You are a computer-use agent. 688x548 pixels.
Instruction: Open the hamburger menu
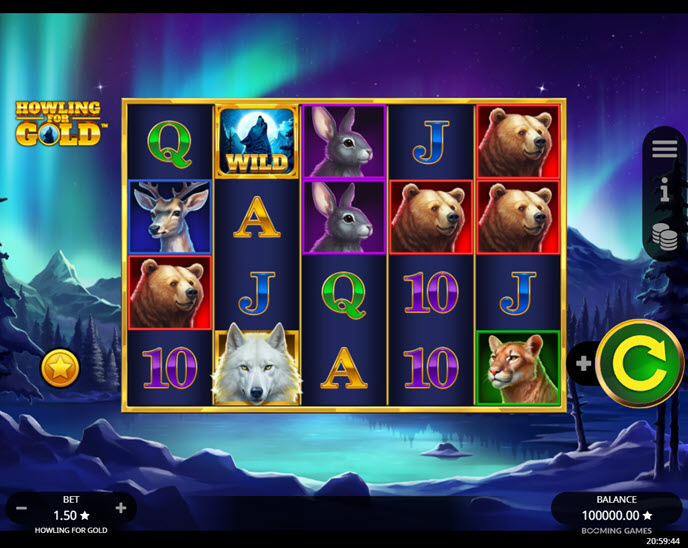(665, 149)
